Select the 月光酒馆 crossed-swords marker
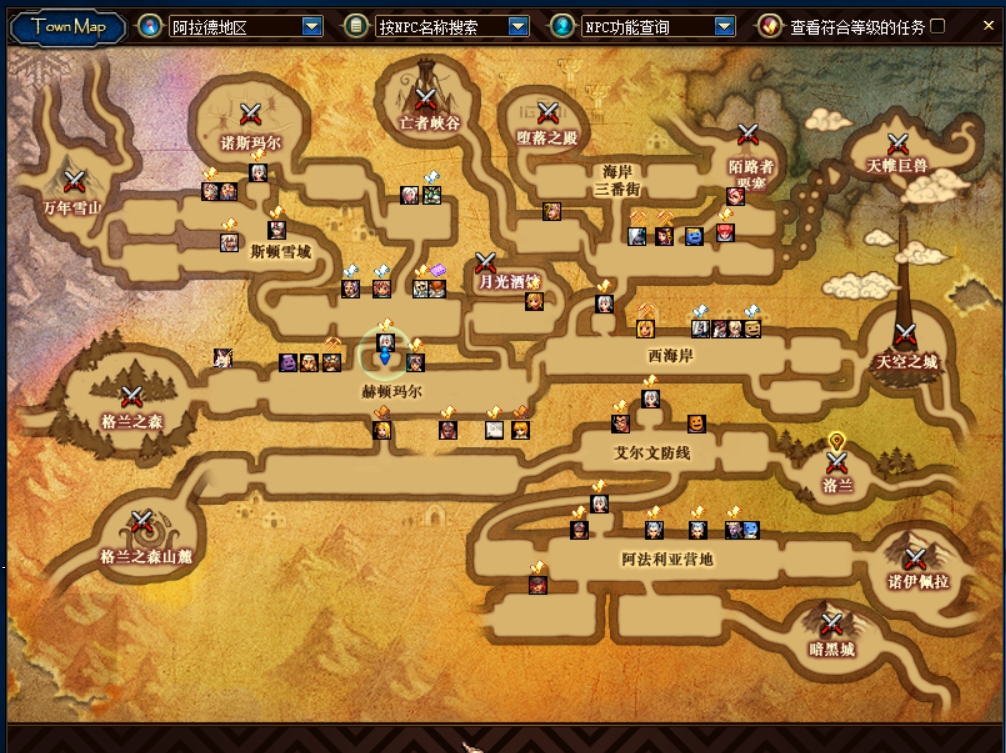Screen dimensions: 1006x753 tap(486, 263)
